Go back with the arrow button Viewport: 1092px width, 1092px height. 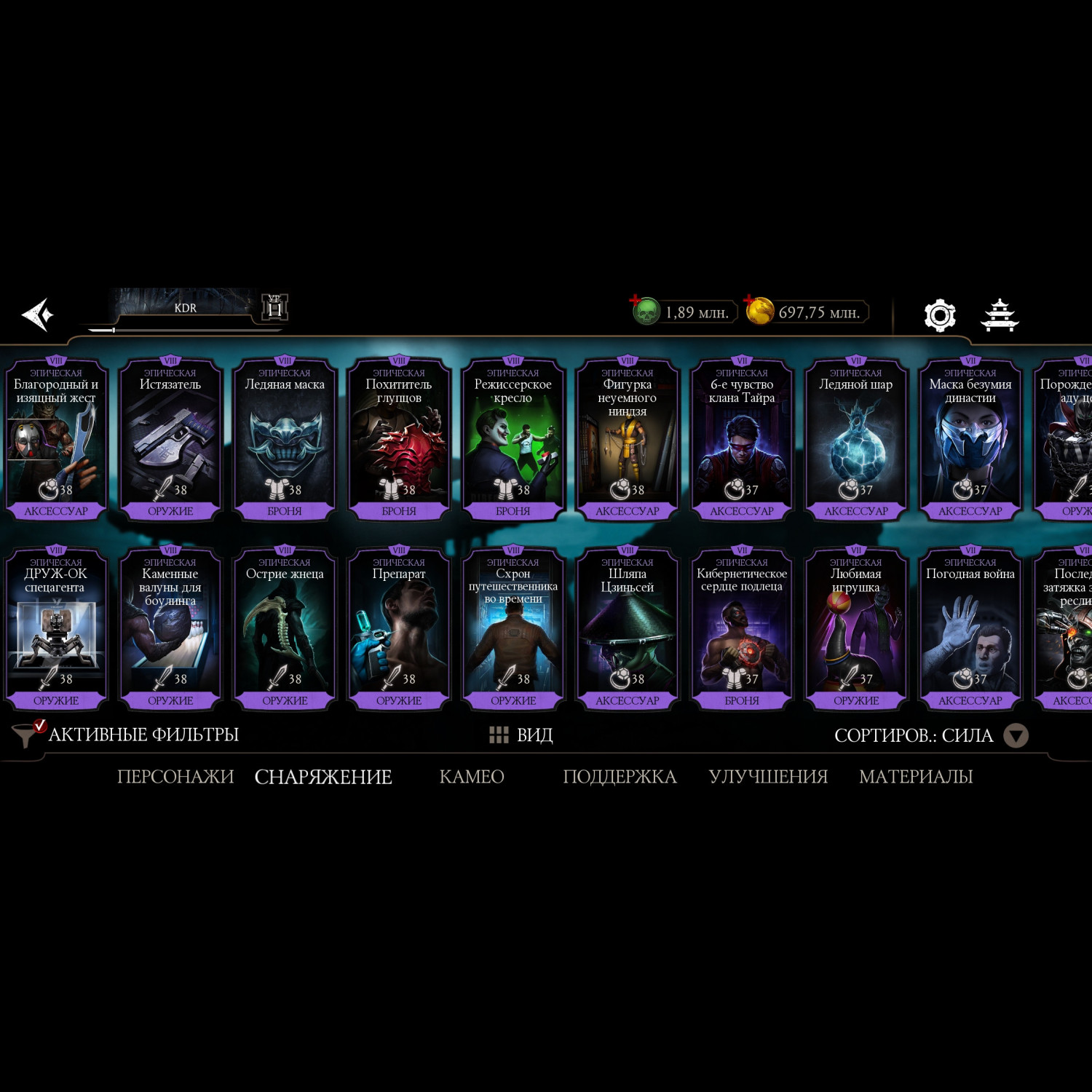(38, 314)
